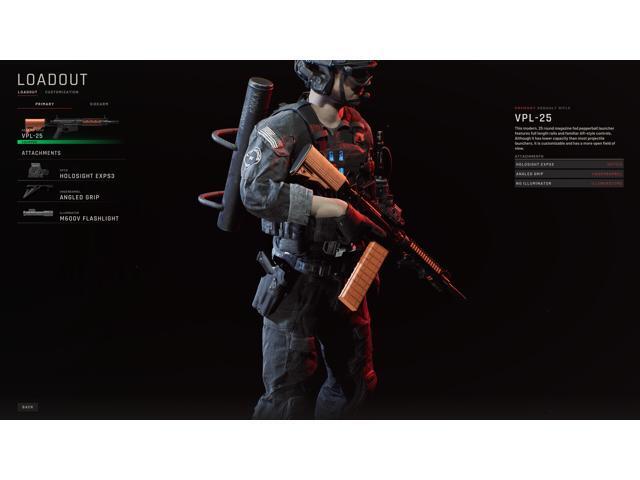Screen dimensions: 640x480
Task: Click the Back button
Action: pos(28,407)
